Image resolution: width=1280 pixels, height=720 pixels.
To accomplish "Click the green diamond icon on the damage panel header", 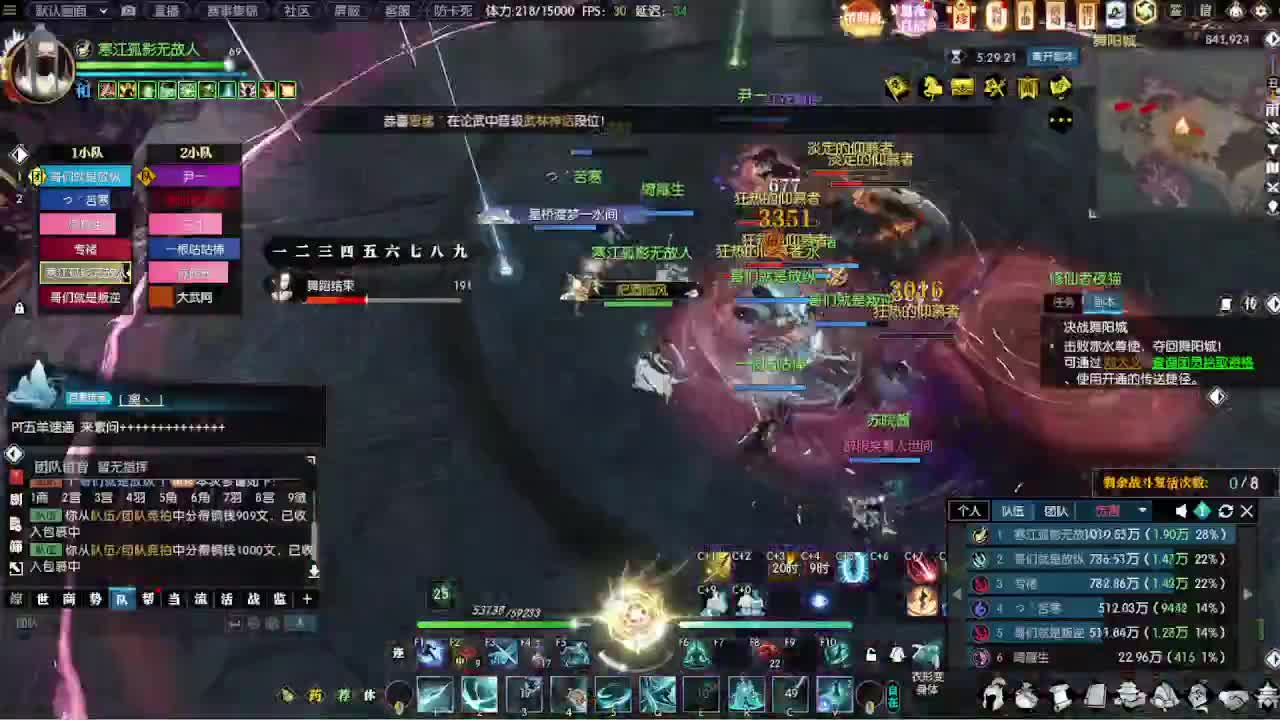I will coord(1204,511).
